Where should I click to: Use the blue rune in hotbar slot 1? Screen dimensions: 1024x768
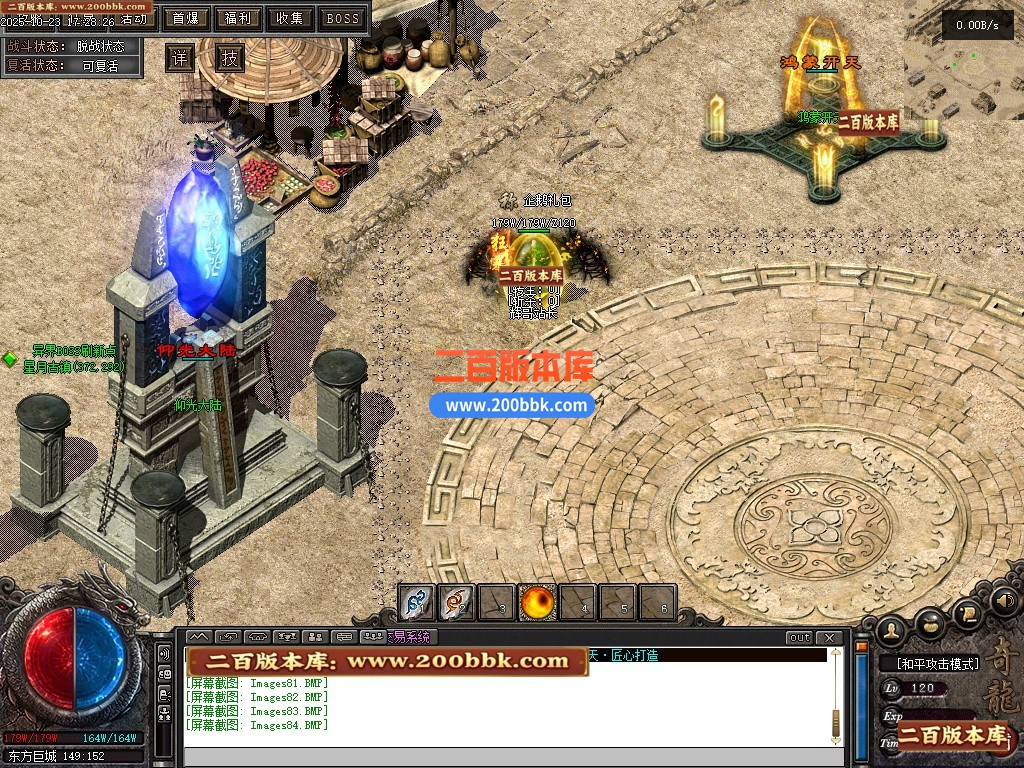click(x=417, y=603)
